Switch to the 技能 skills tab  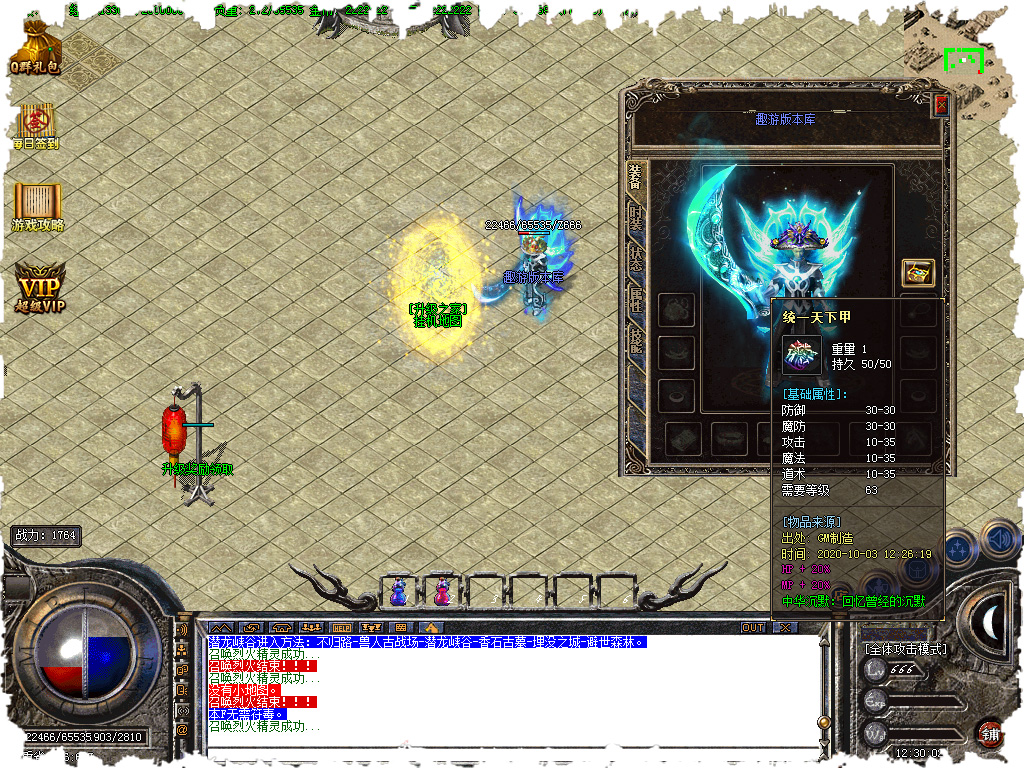tap(636, 341)
